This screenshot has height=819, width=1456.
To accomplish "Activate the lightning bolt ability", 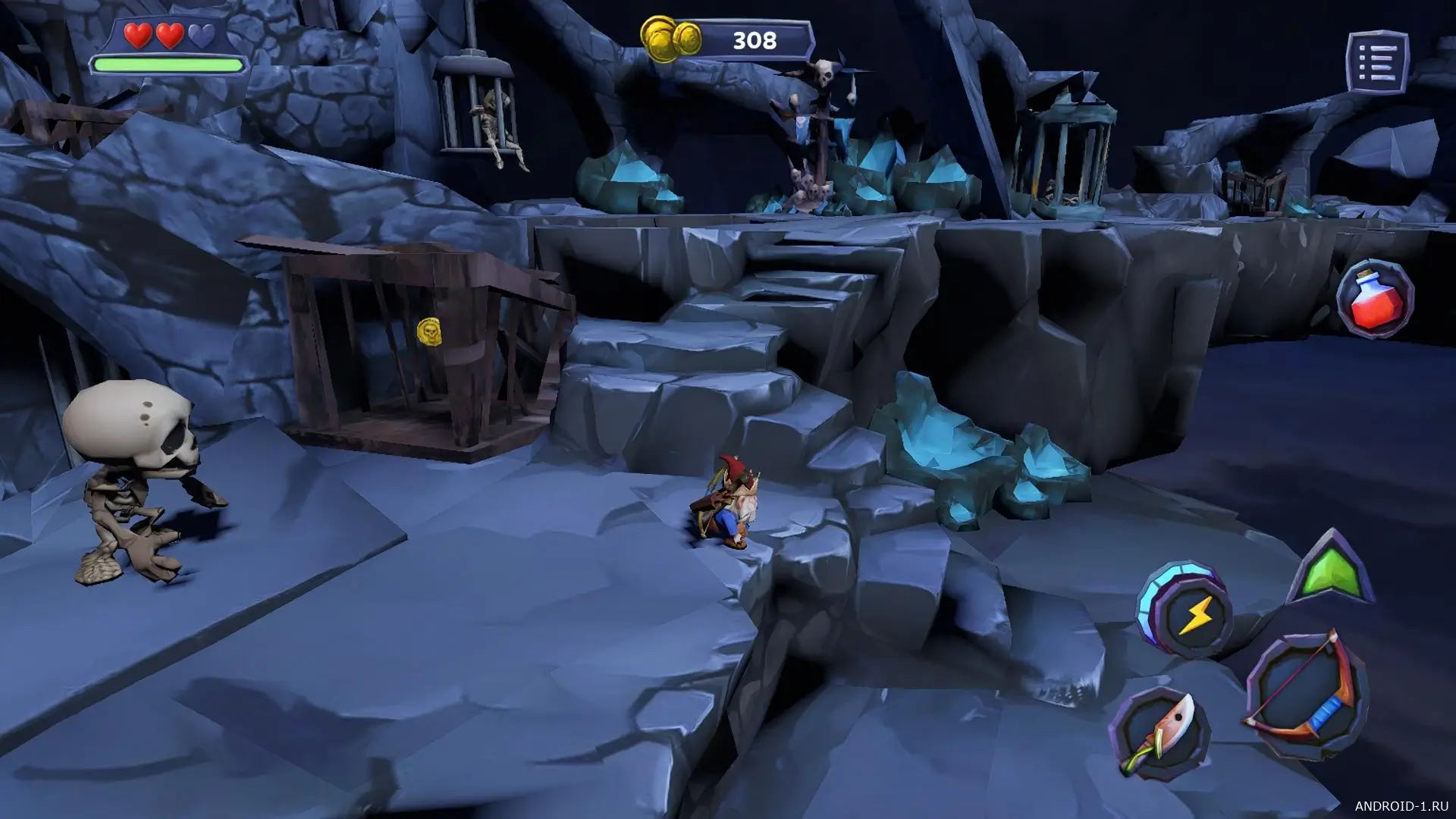I will [1188, 613].
